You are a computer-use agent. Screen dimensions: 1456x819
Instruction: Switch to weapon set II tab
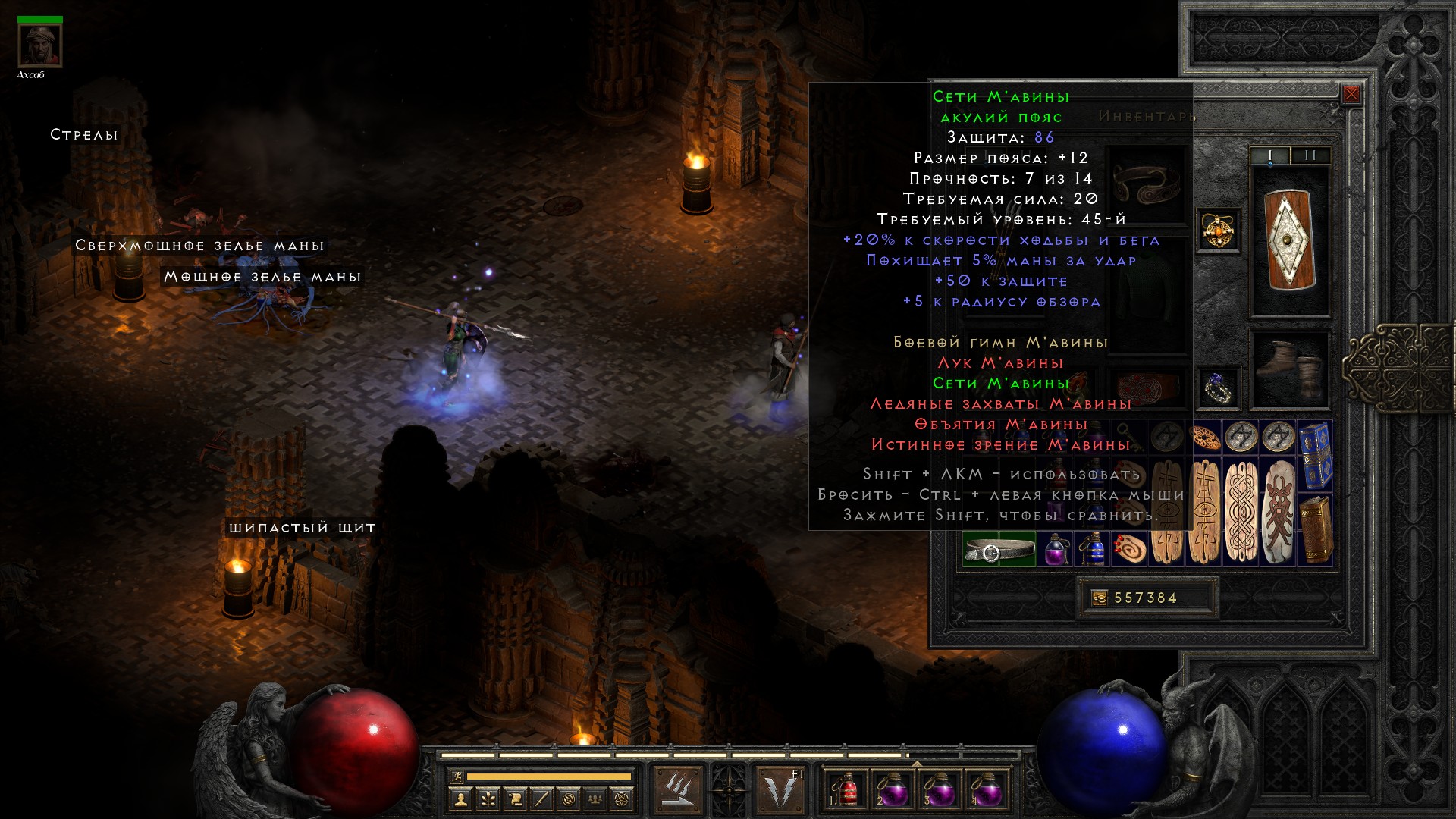pyautogui.click(x=1310, y=155)
